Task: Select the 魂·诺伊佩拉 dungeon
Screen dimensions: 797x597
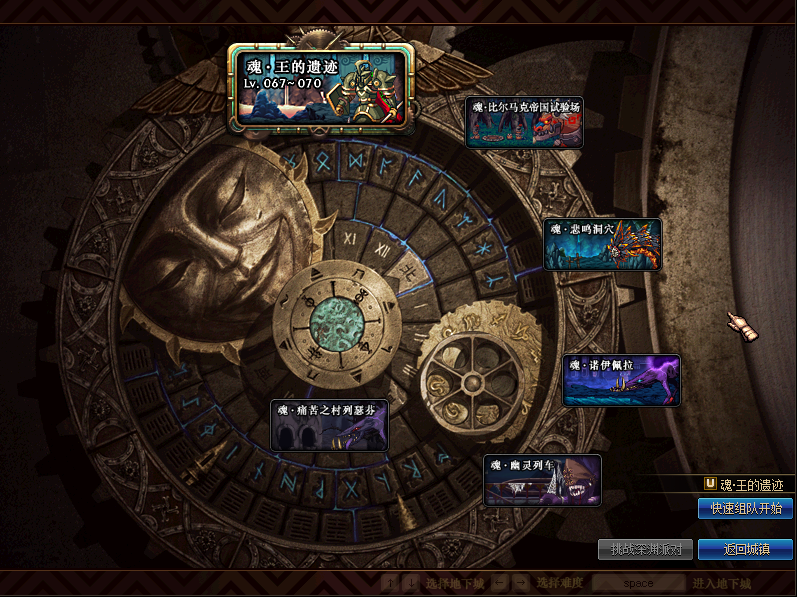Action: [x=621, y=380]
